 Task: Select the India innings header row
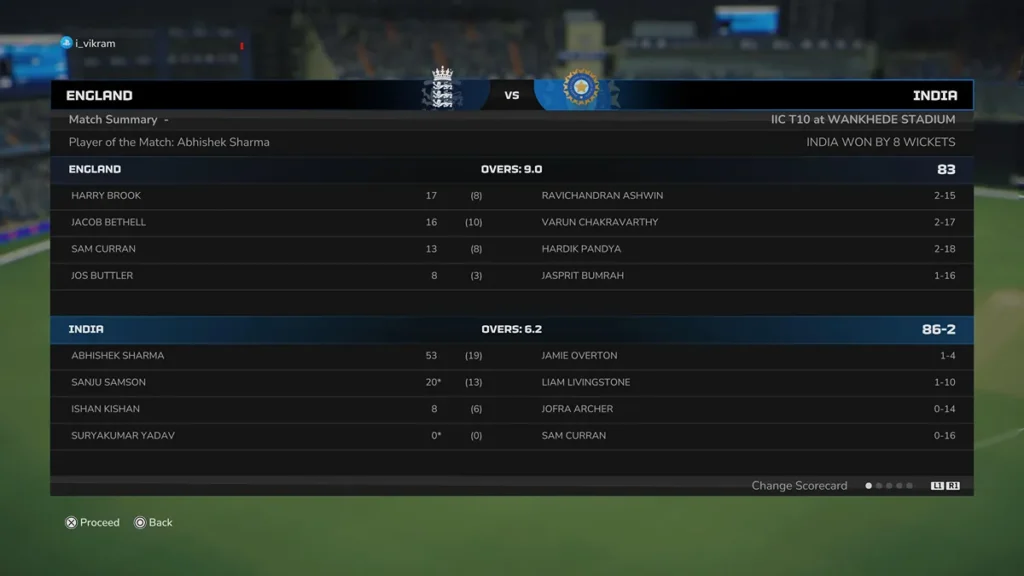click(511, 329)
